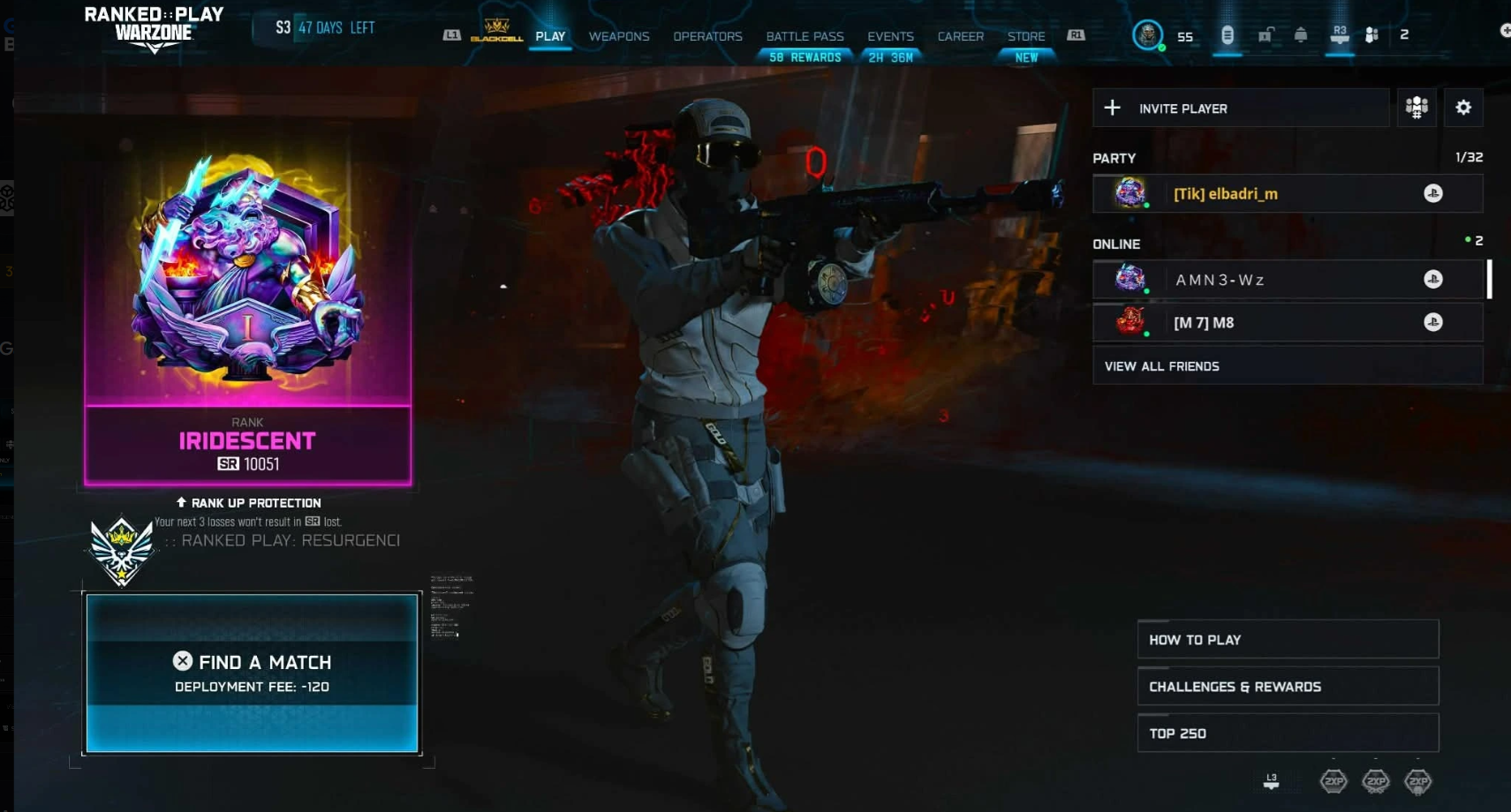Open the BlackCell crown icon next to PLAY
1511x812 pixels.
click(495, 35)
